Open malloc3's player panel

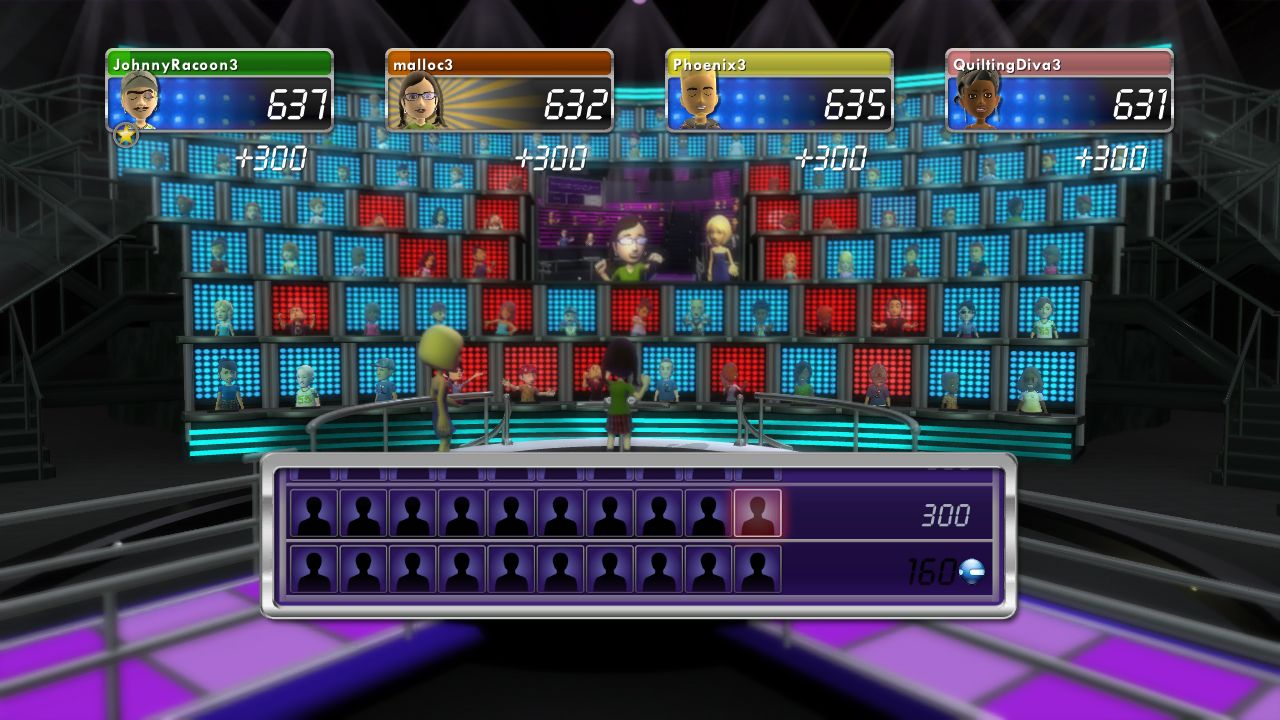[499, 91]
